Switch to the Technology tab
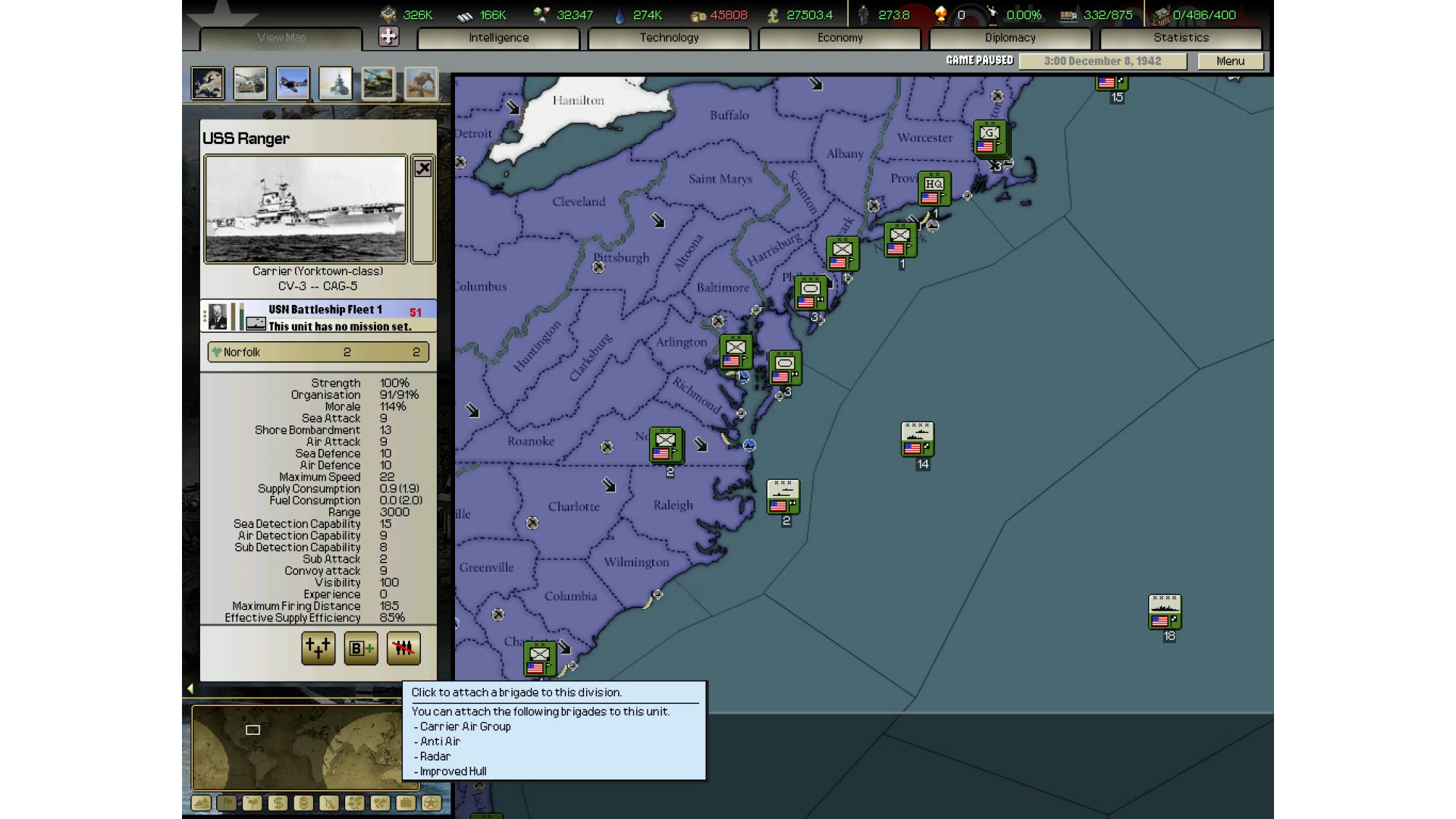 click(669, 38)
